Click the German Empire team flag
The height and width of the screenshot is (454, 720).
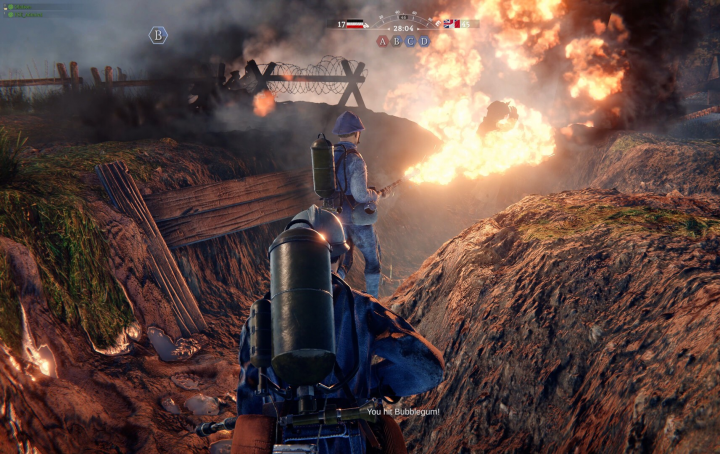[355, 24]
